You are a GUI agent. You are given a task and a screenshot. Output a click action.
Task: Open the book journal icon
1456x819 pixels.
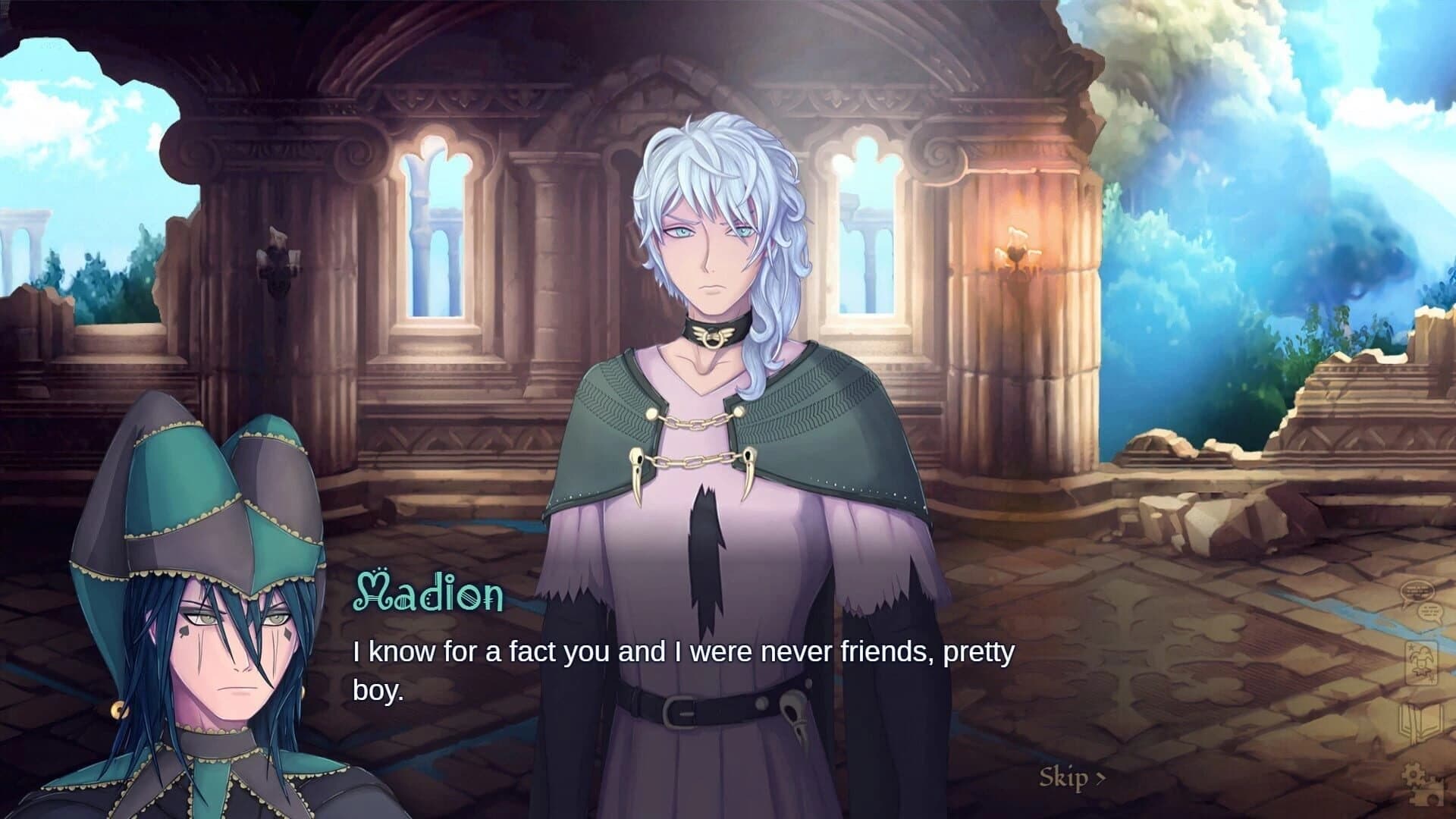coord(1420,726)
